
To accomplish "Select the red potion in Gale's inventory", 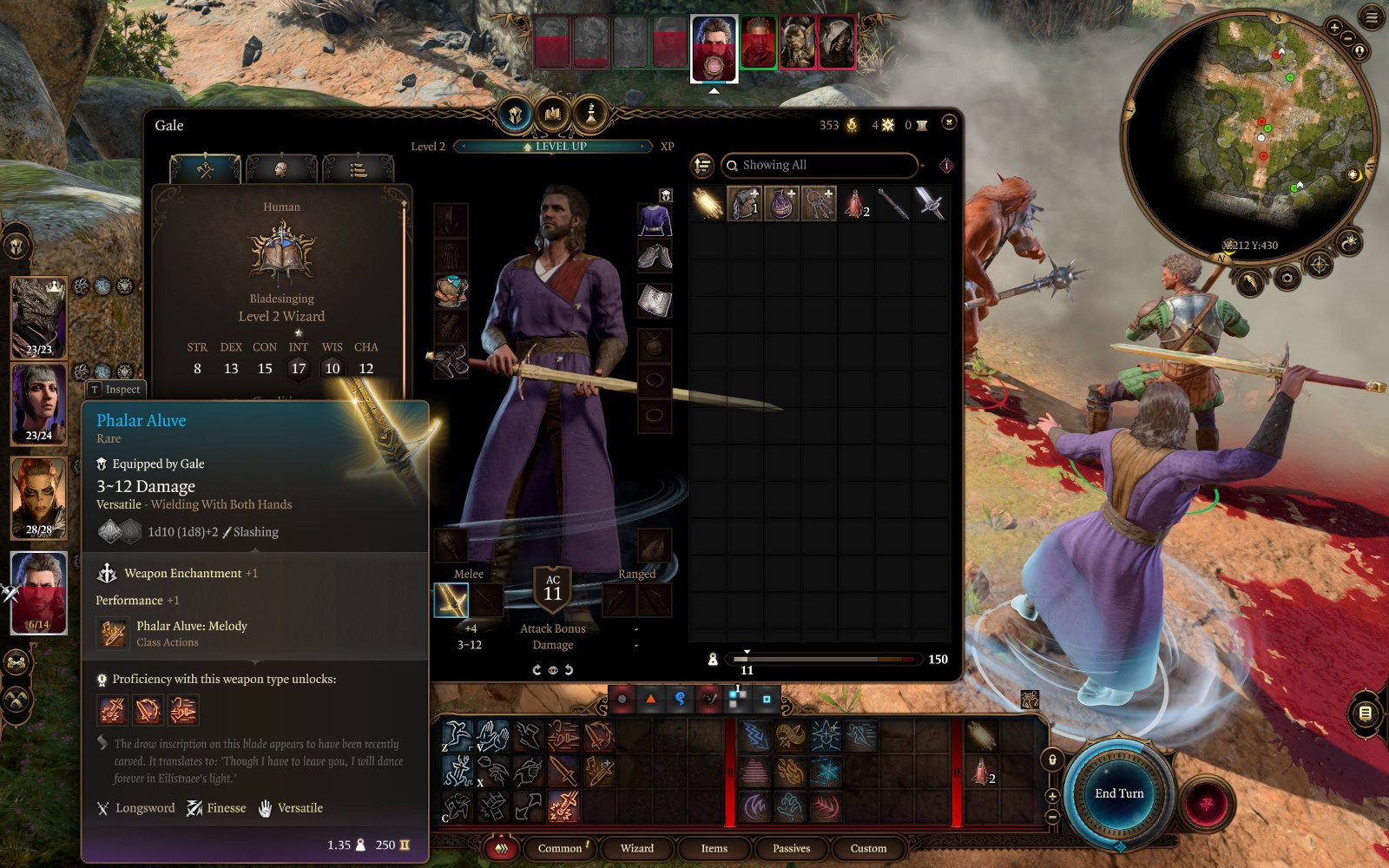I will [x=856, y=204].
